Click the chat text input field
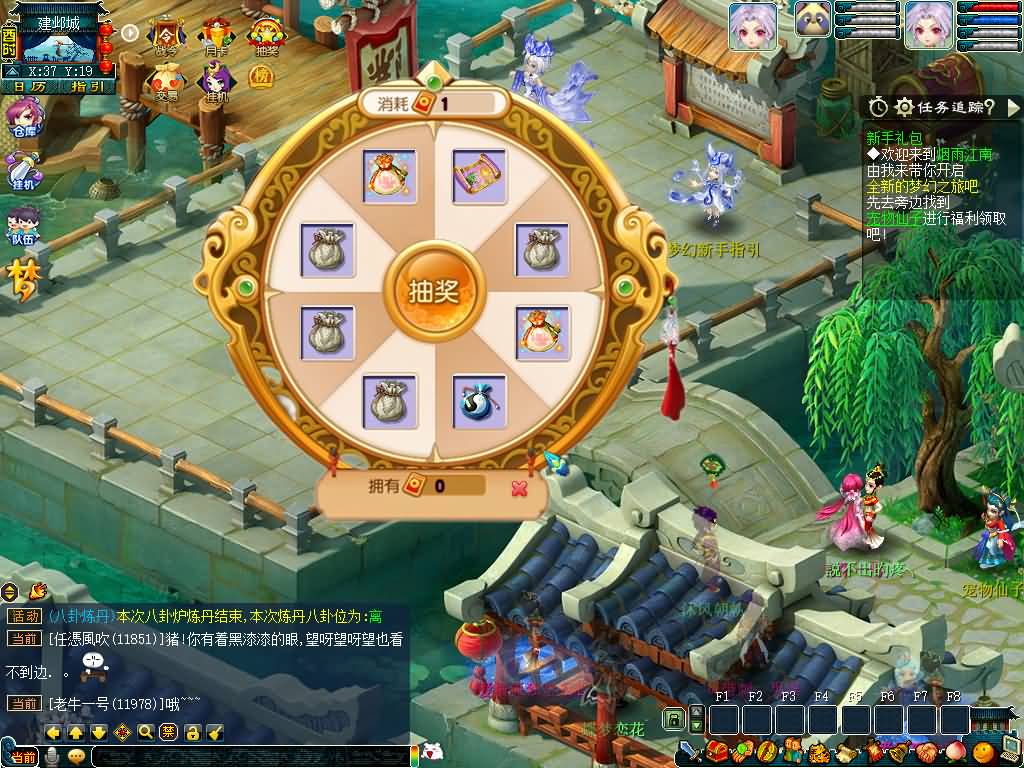The height and width of the screenshot is (768, 1024). click(x=248, y=757)
